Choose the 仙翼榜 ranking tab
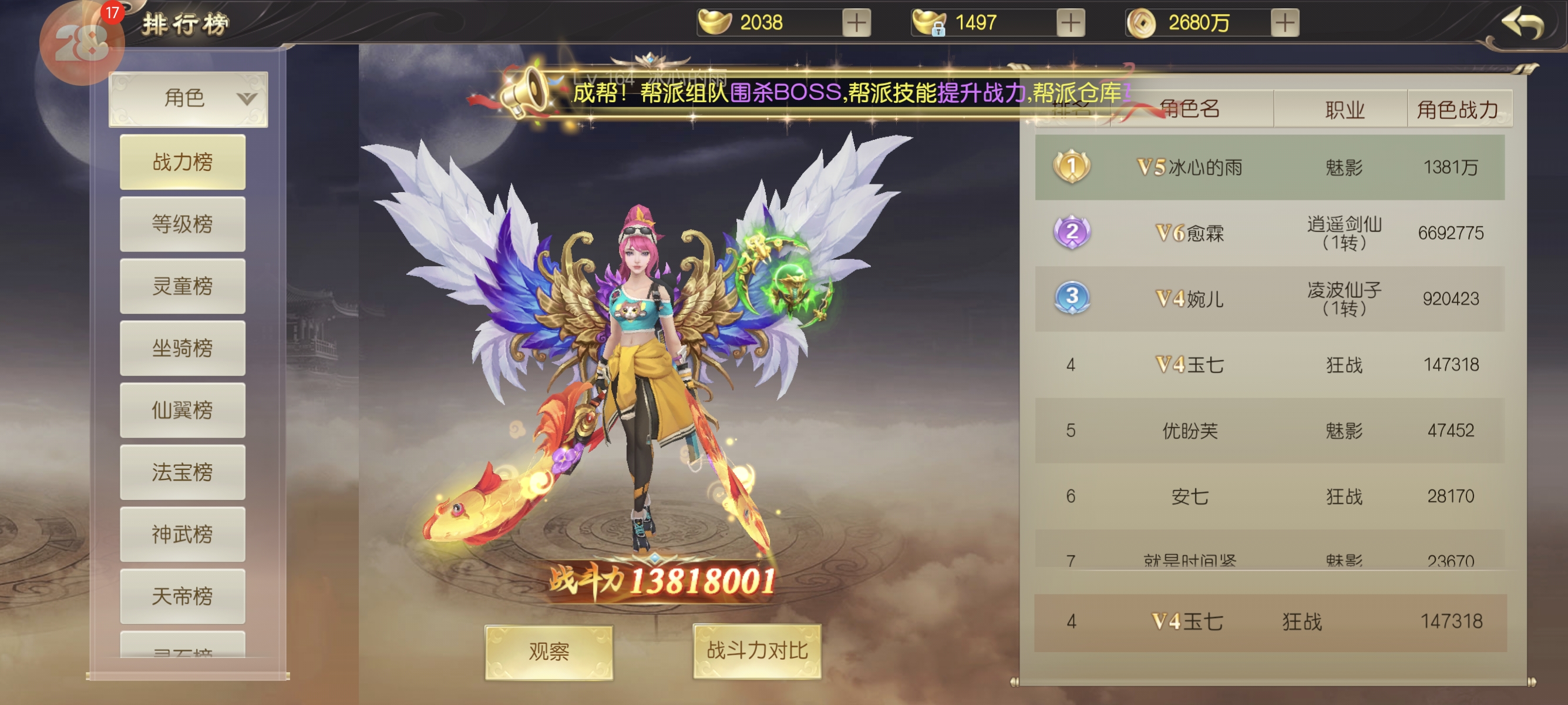This screenshot has width=1568, height=705. 183,410
